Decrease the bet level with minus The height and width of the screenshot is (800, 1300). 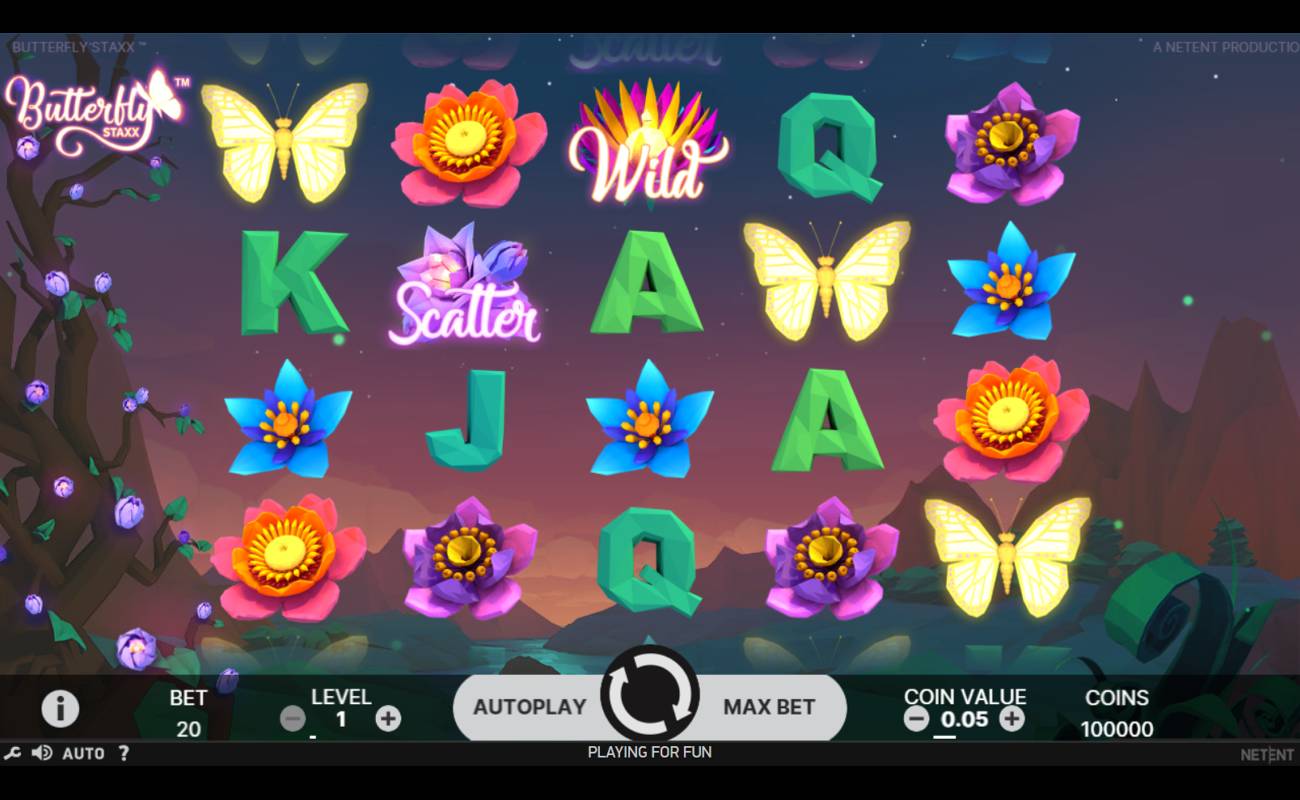coord(293,718)
